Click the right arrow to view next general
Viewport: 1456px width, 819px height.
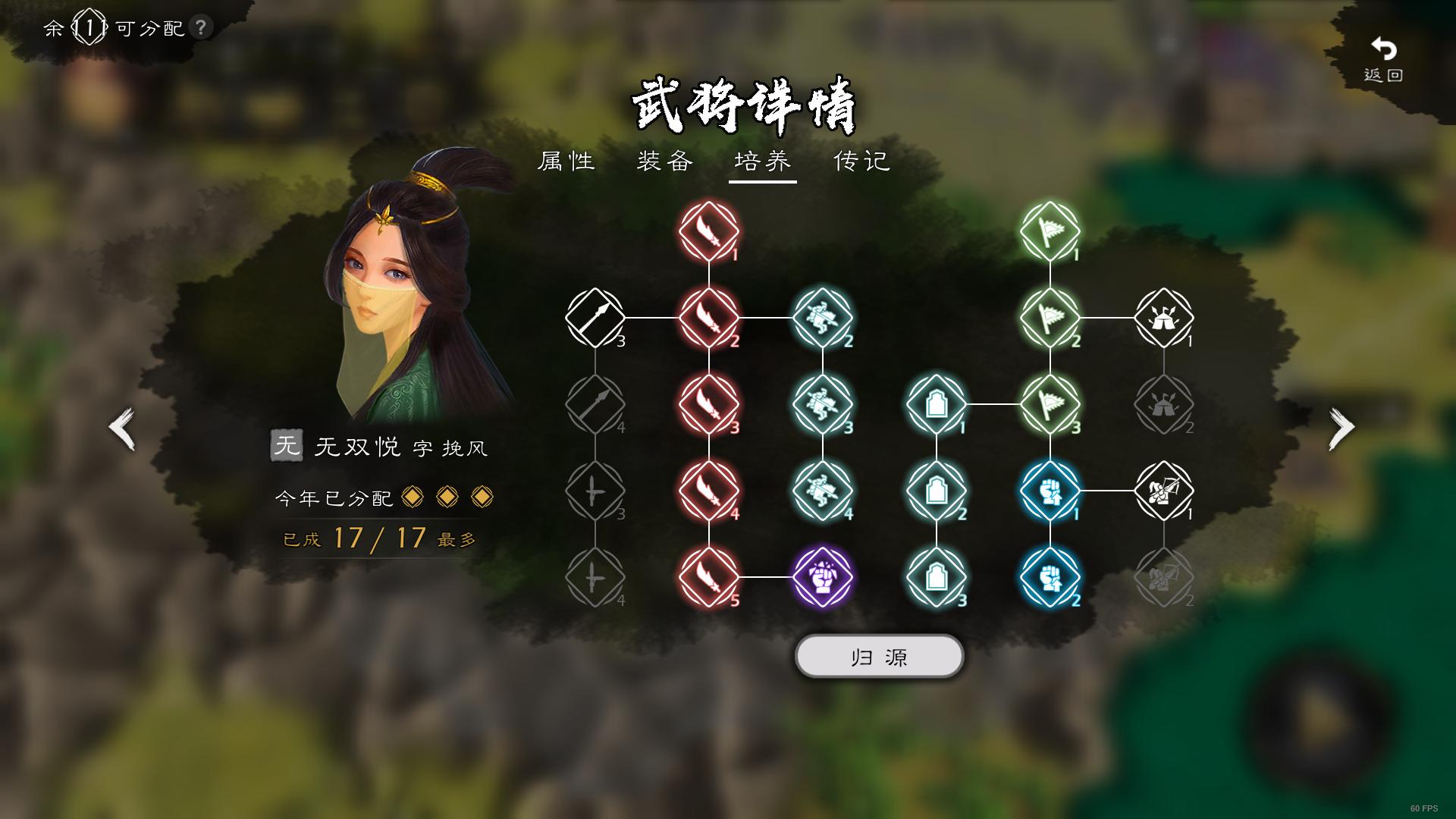click(x=1341, y=427)
